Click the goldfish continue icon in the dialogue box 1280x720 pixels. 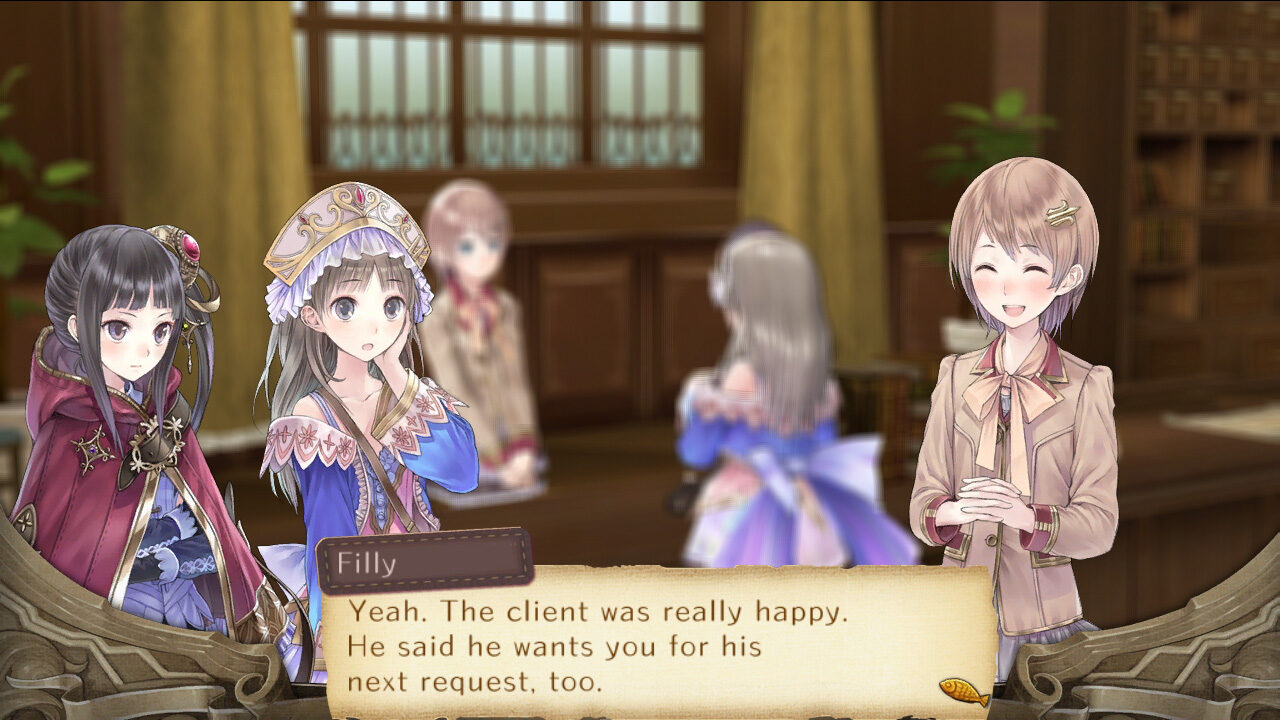click(x=963, y=690)
